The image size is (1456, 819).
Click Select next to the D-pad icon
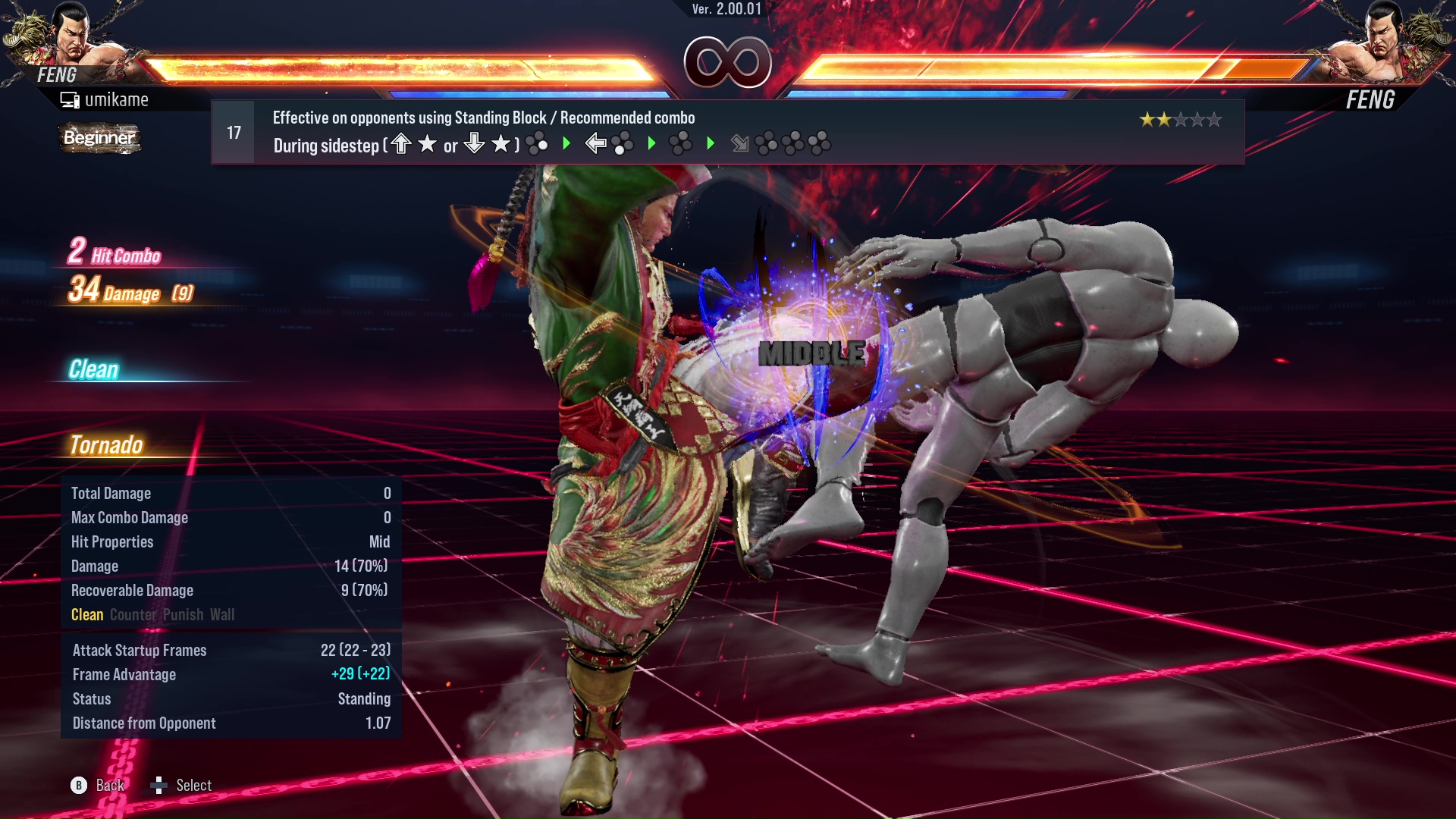click(x=194, y=785)
